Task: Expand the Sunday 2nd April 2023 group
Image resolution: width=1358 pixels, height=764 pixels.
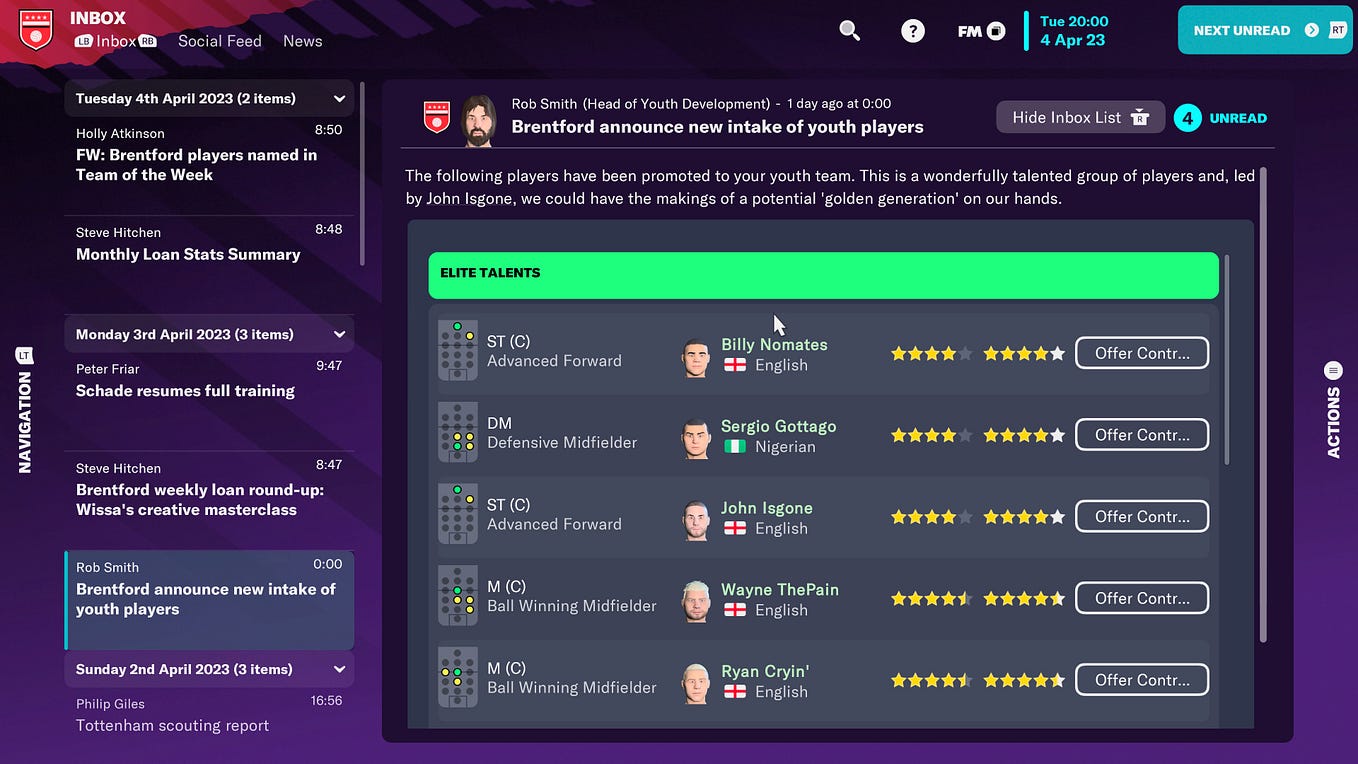Action: (x=338, y=669)
